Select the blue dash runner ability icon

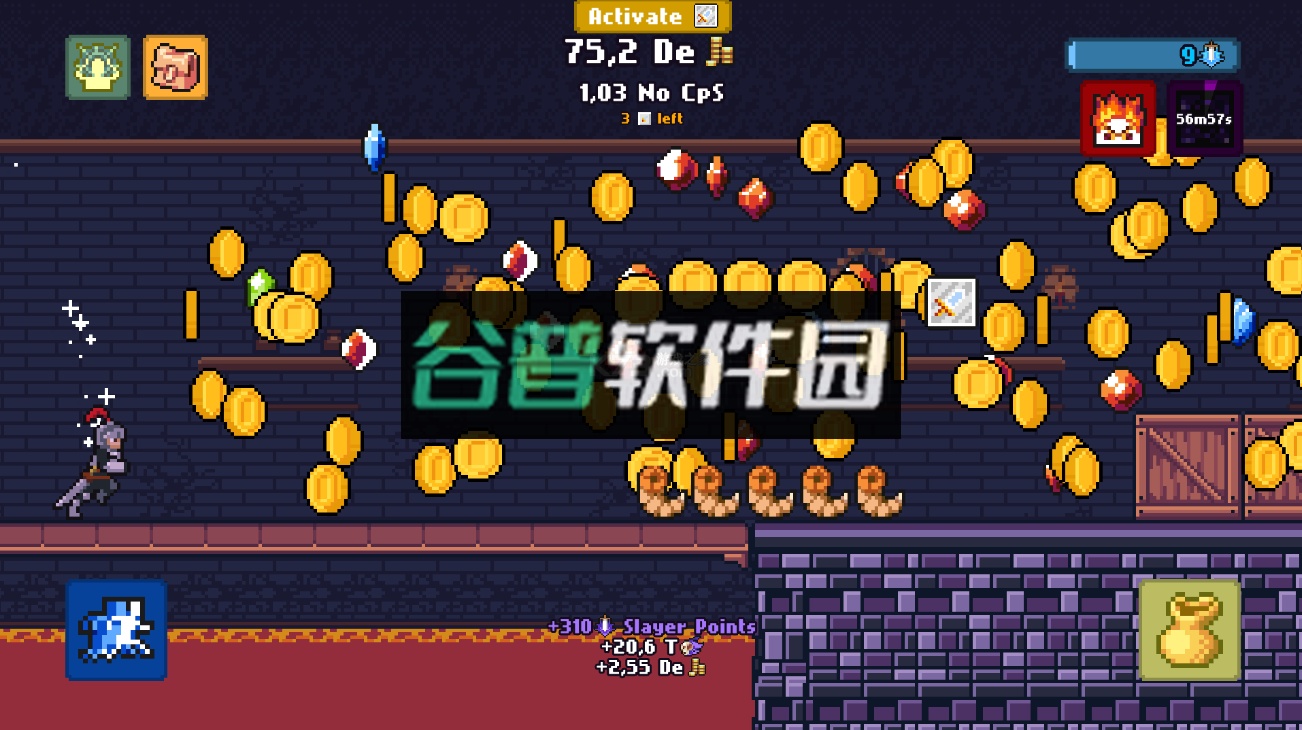coord(115,632)
